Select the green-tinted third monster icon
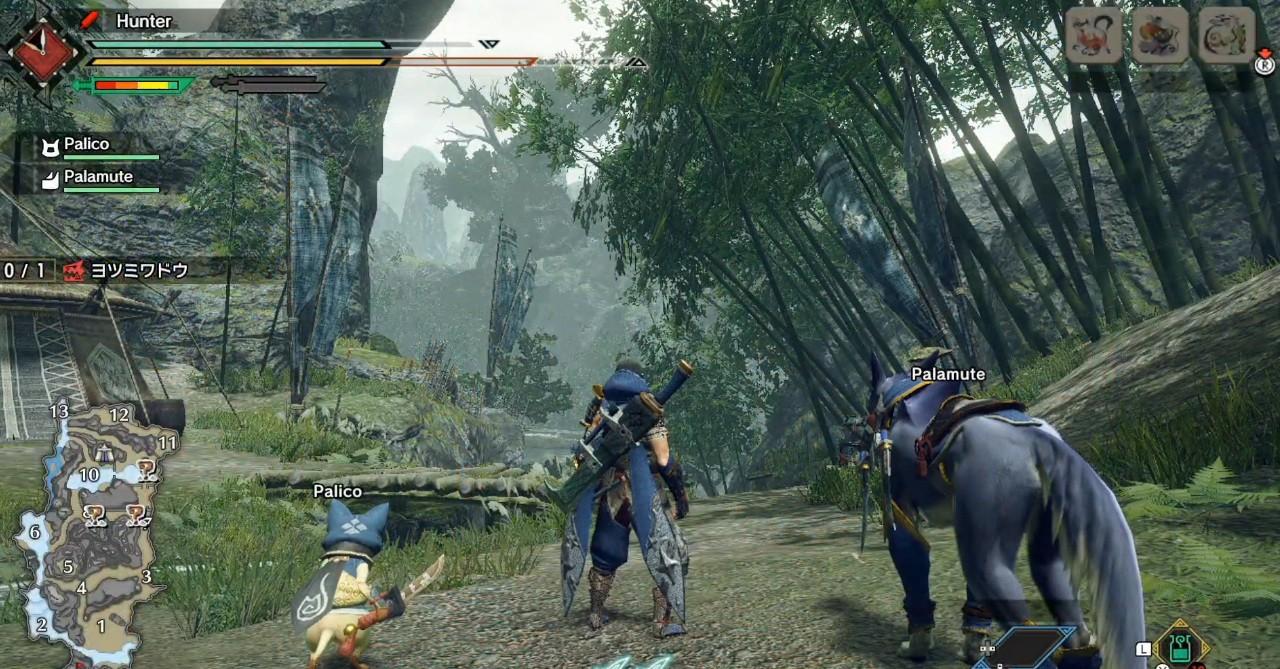Screen dimensions: 1280x669 [1226, 34]
